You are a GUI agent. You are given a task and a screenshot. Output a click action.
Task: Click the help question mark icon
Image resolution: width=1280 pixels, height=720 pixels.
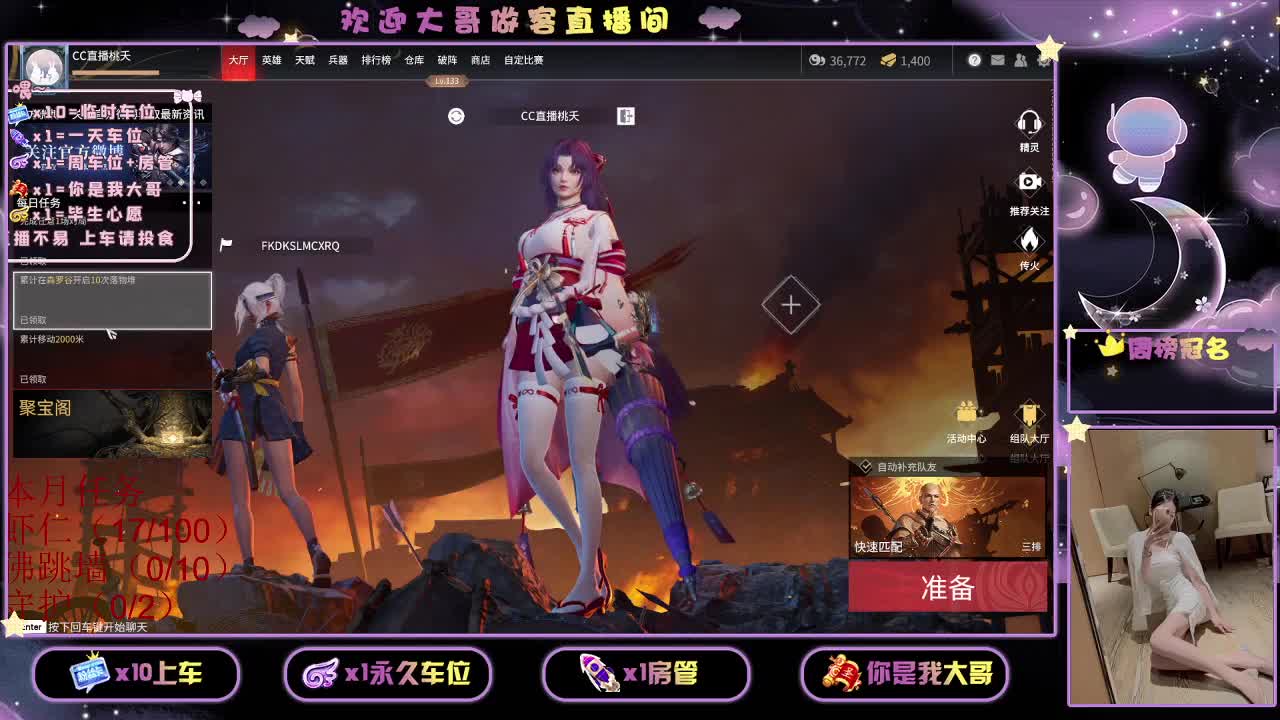974,60
